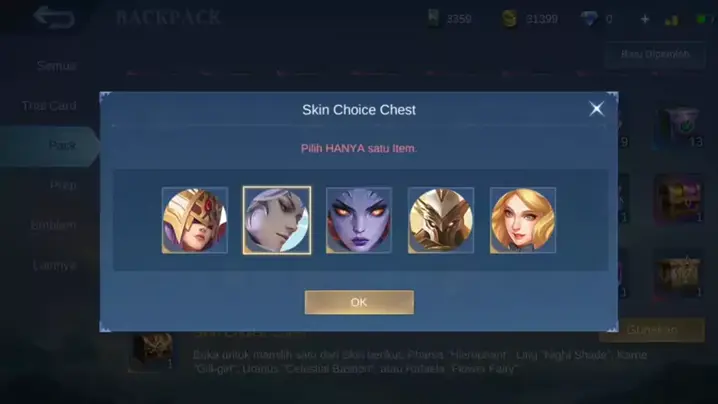Choose Pharsa's gold-helmet Hierophant skin portrait
This screenshot has width=718, height=404.
[x=195, y=220]
